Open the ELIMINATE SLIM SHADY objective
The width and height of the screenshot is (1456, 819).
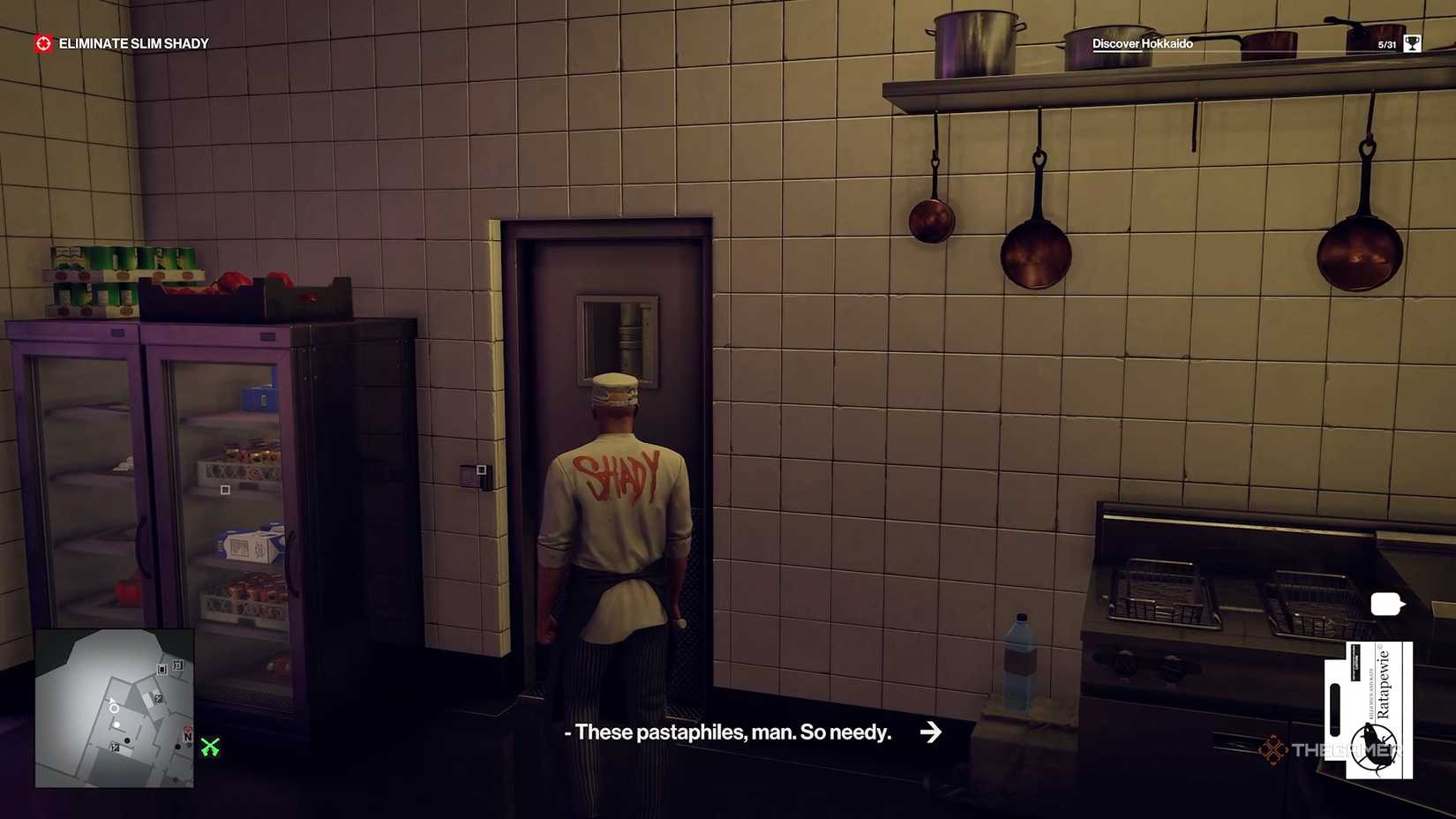coord(132,41)
